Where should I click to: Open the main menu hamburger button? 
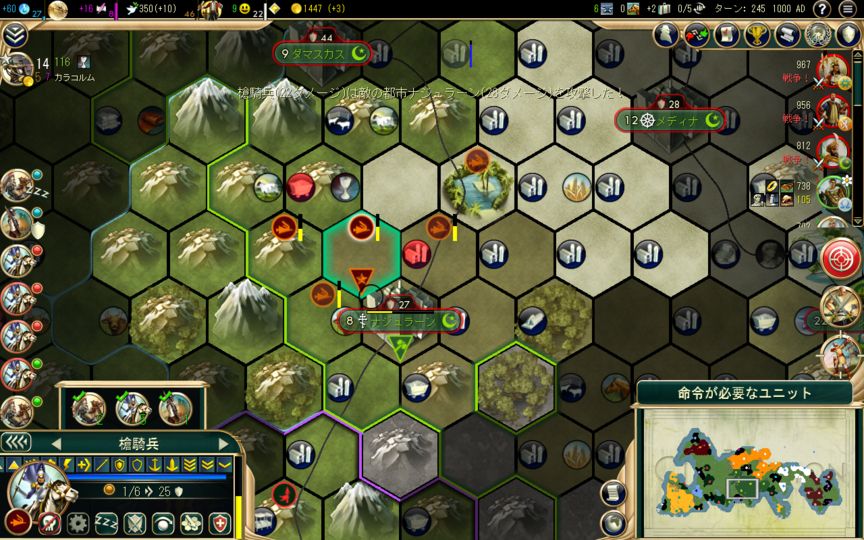(x=849, y=9)
